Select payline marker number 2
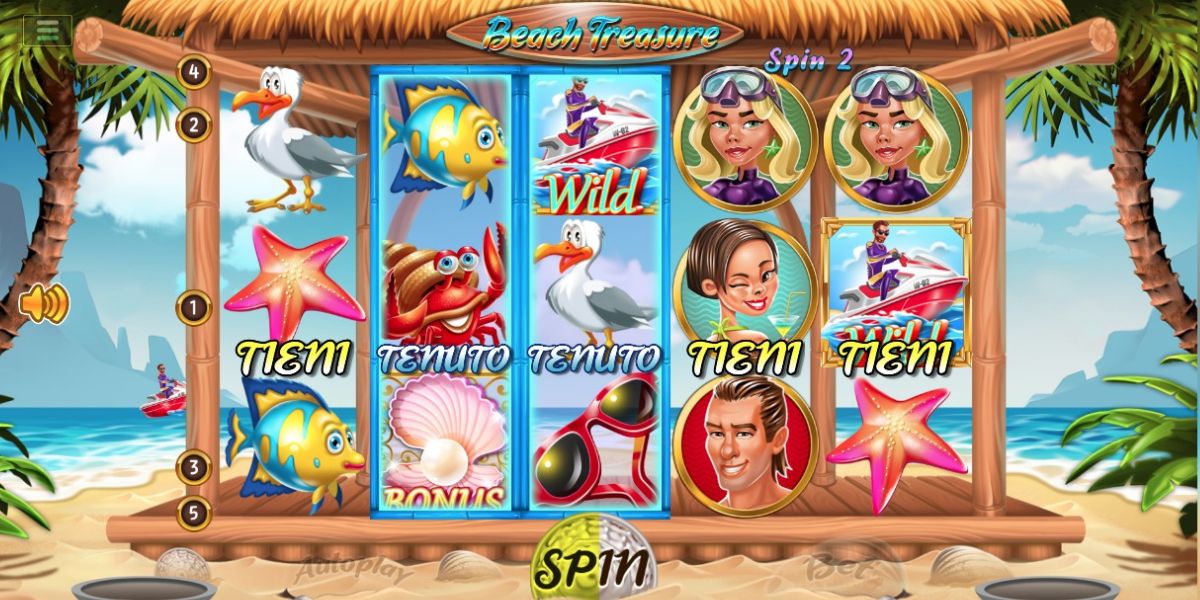The height and width of the screenshot is (600, 1200). coord(194,125)
